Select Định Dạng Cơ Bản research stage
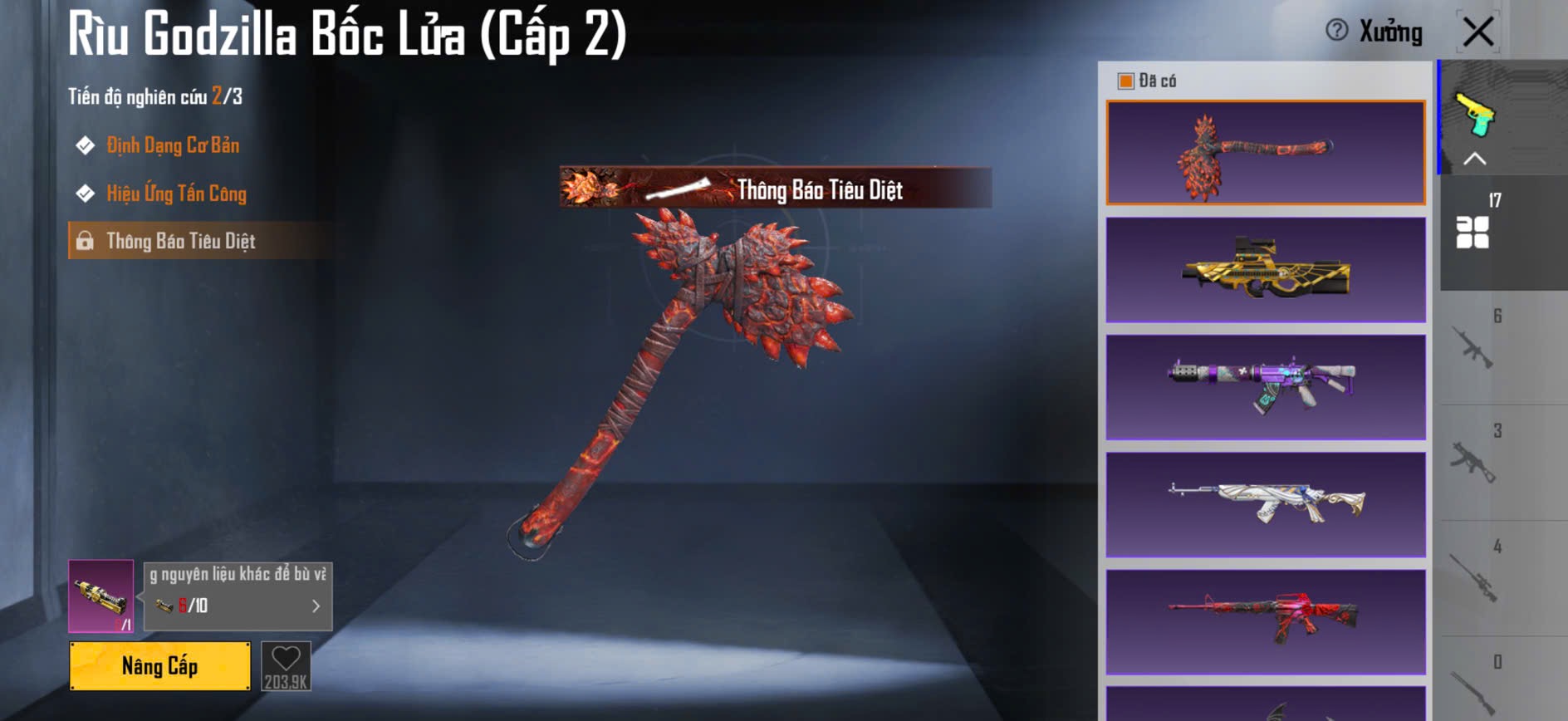Screen dimensions: 1568x721 click(172, 145)
